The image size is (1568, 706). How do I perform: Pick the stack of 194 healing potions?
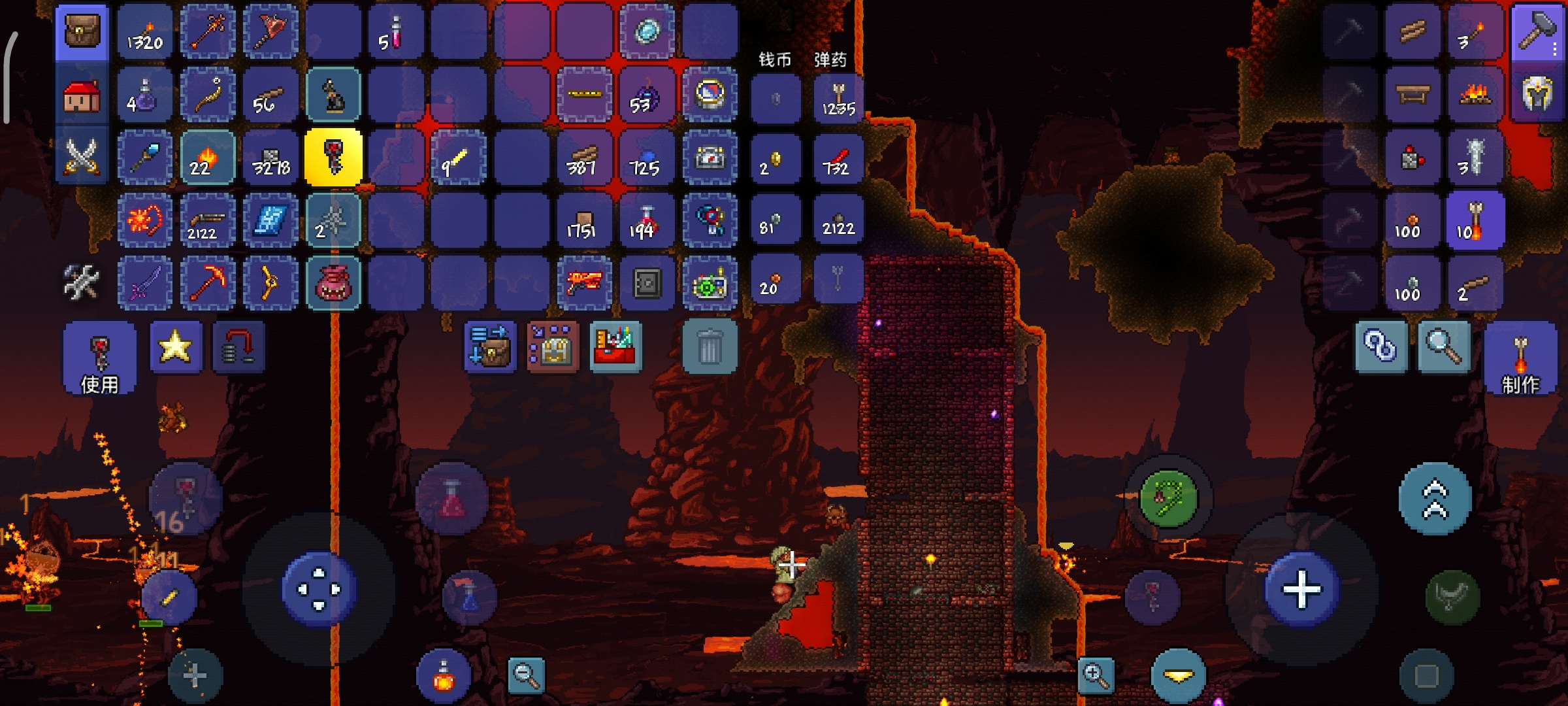pos(646,221)
